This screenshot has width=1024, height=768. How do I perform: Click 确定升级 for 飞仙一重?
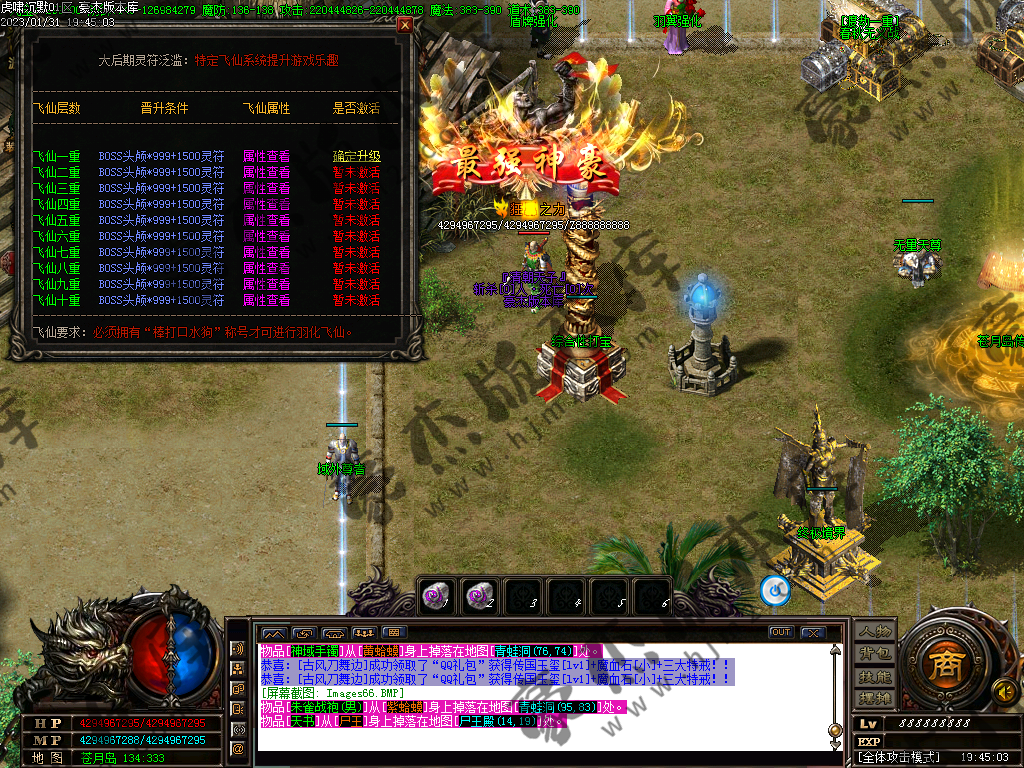[356, 156]
